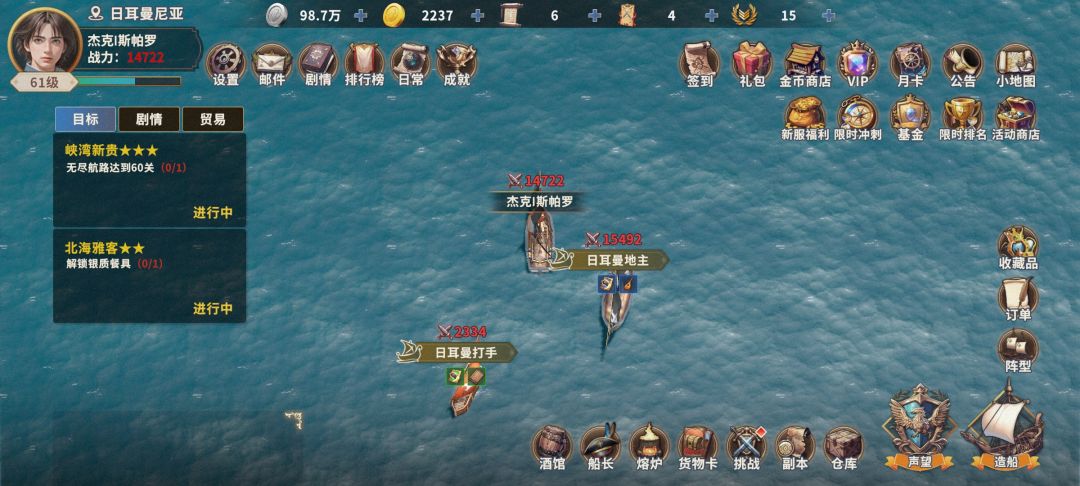Open the 邮件 mailbox

[272, 64]
